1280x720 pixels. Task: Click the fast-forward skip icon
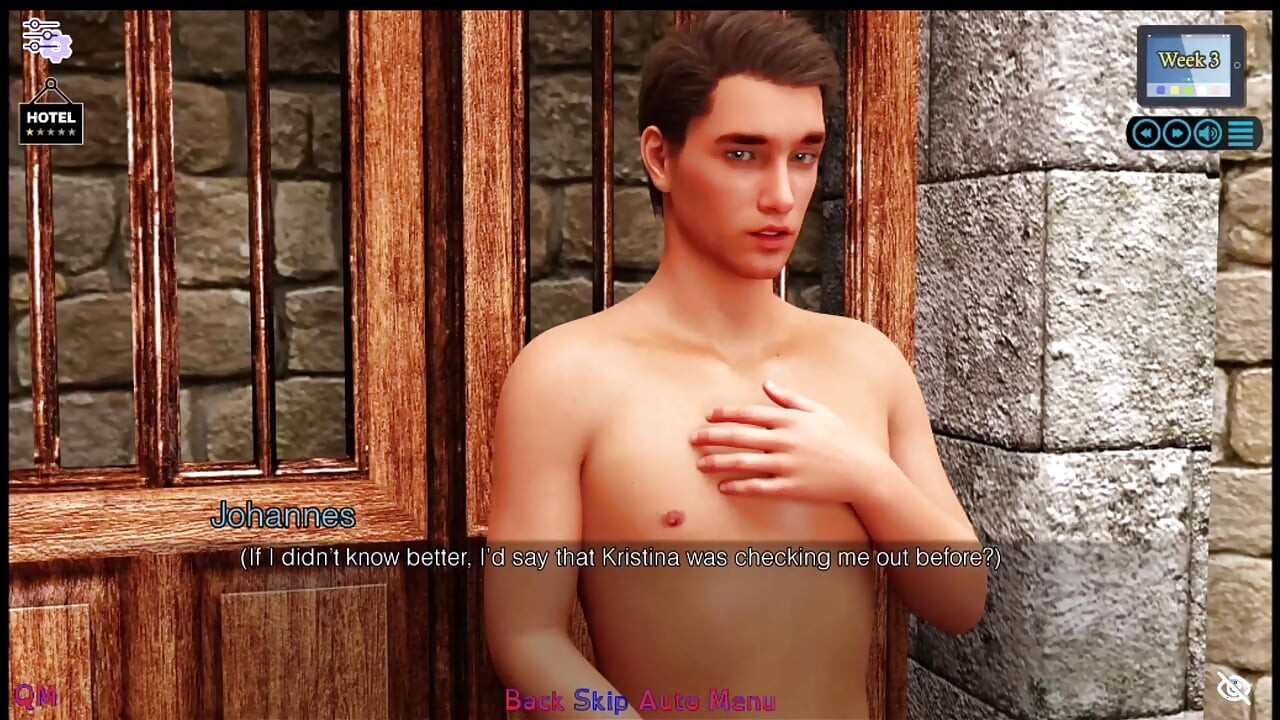coord(1175,132)
